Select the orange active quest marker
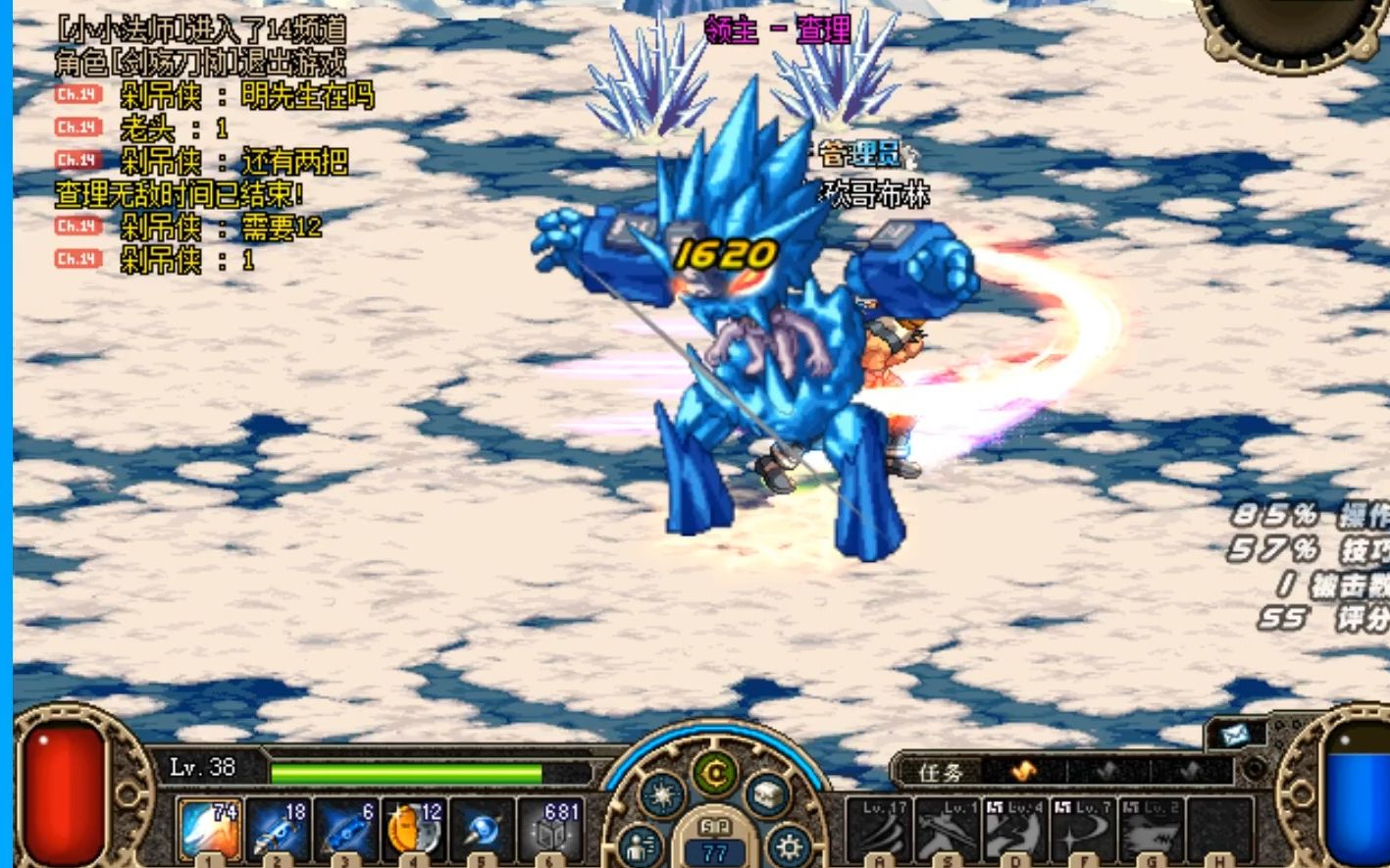1390x868 pixels. [x=1022, y=772]
